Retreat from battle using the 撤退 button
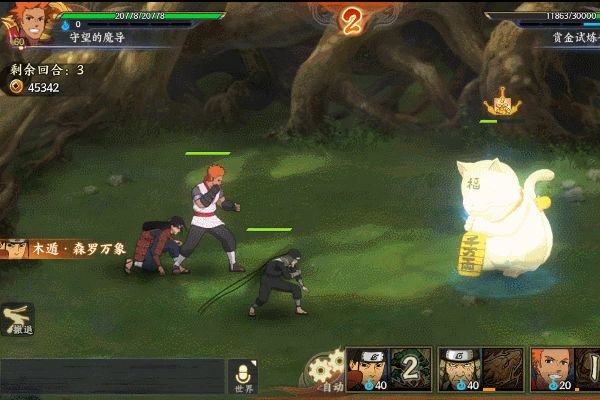The image size is (600, 400). click(18, 319)
